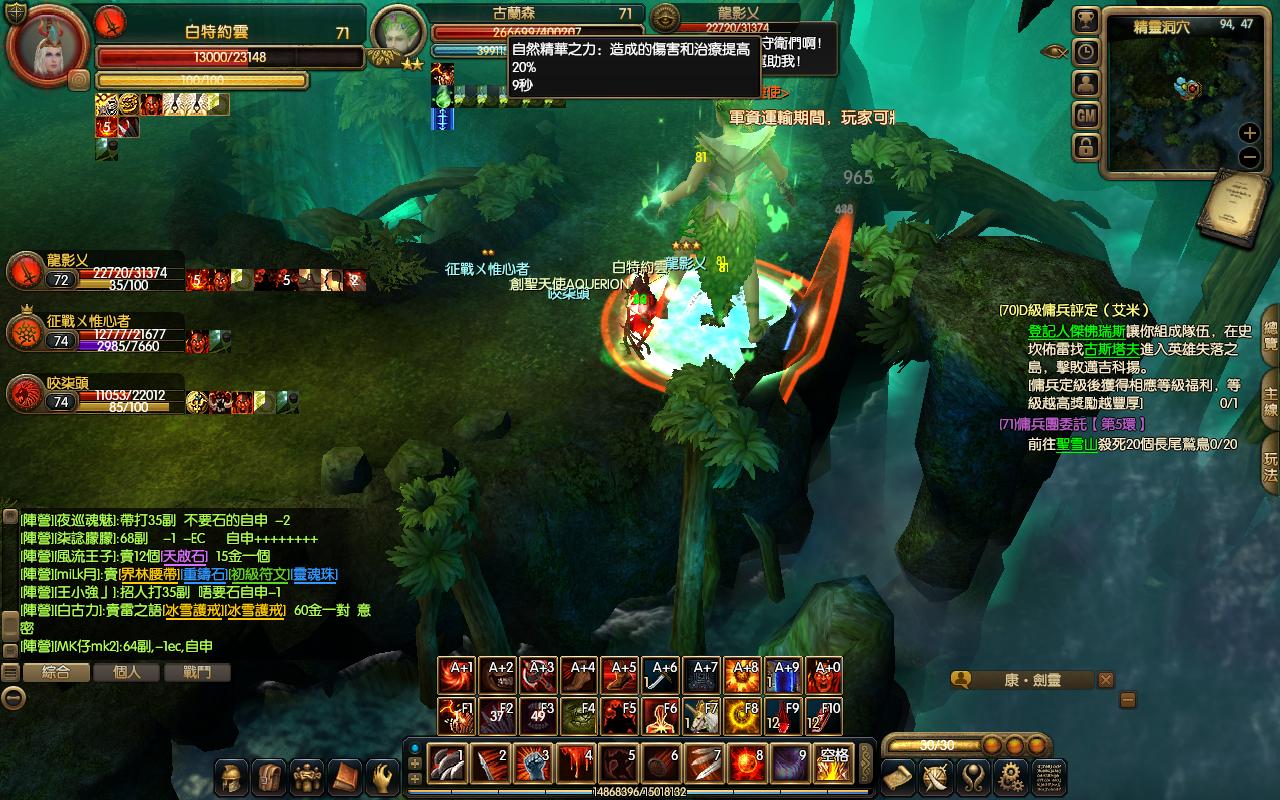Zoom in on the minimap with plus button
Viewport: 1280px width, 800px height.
(x=1249, y=133)
